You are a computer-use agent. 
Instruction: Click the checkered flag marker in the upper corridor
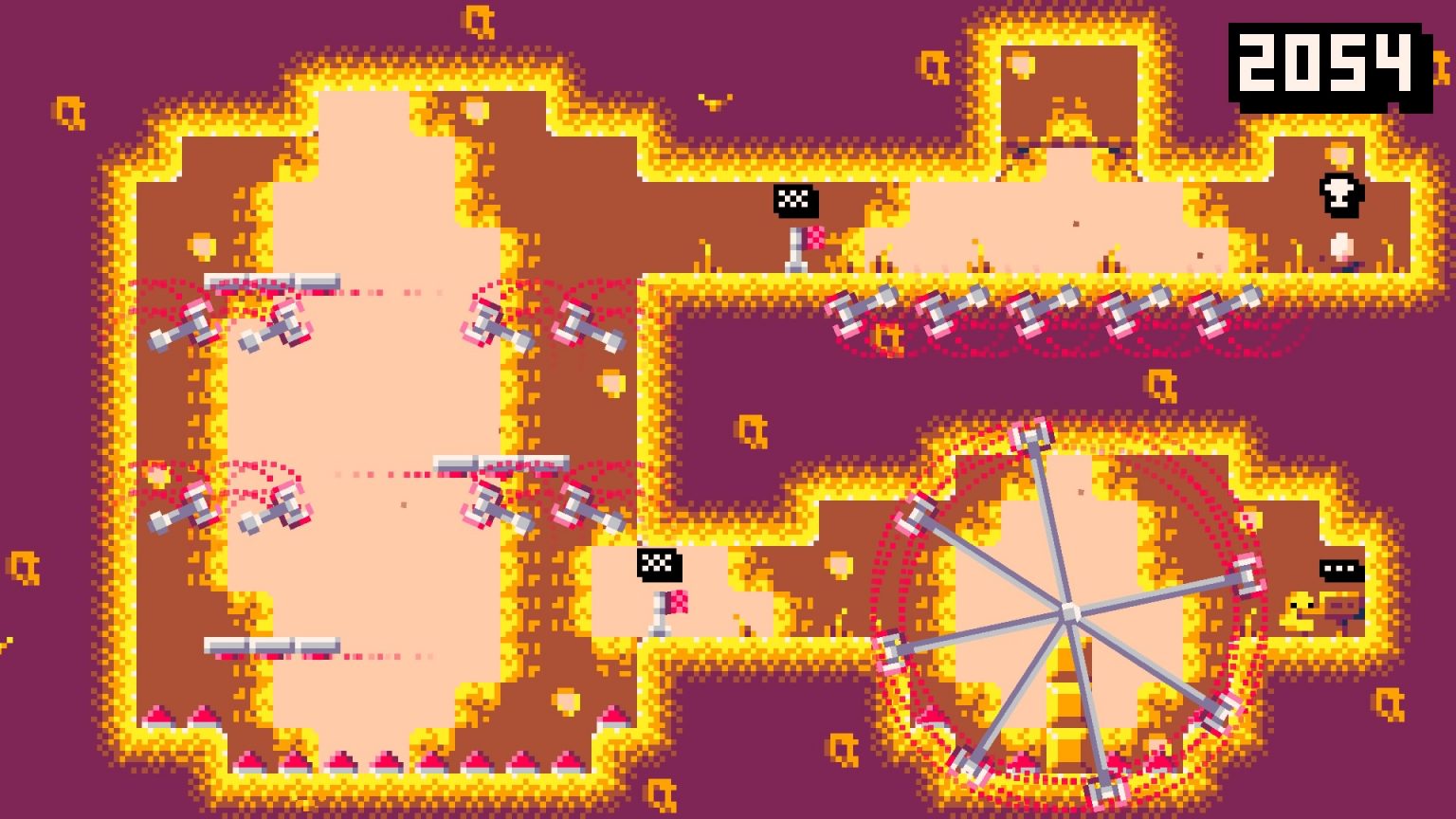point(794,199)
